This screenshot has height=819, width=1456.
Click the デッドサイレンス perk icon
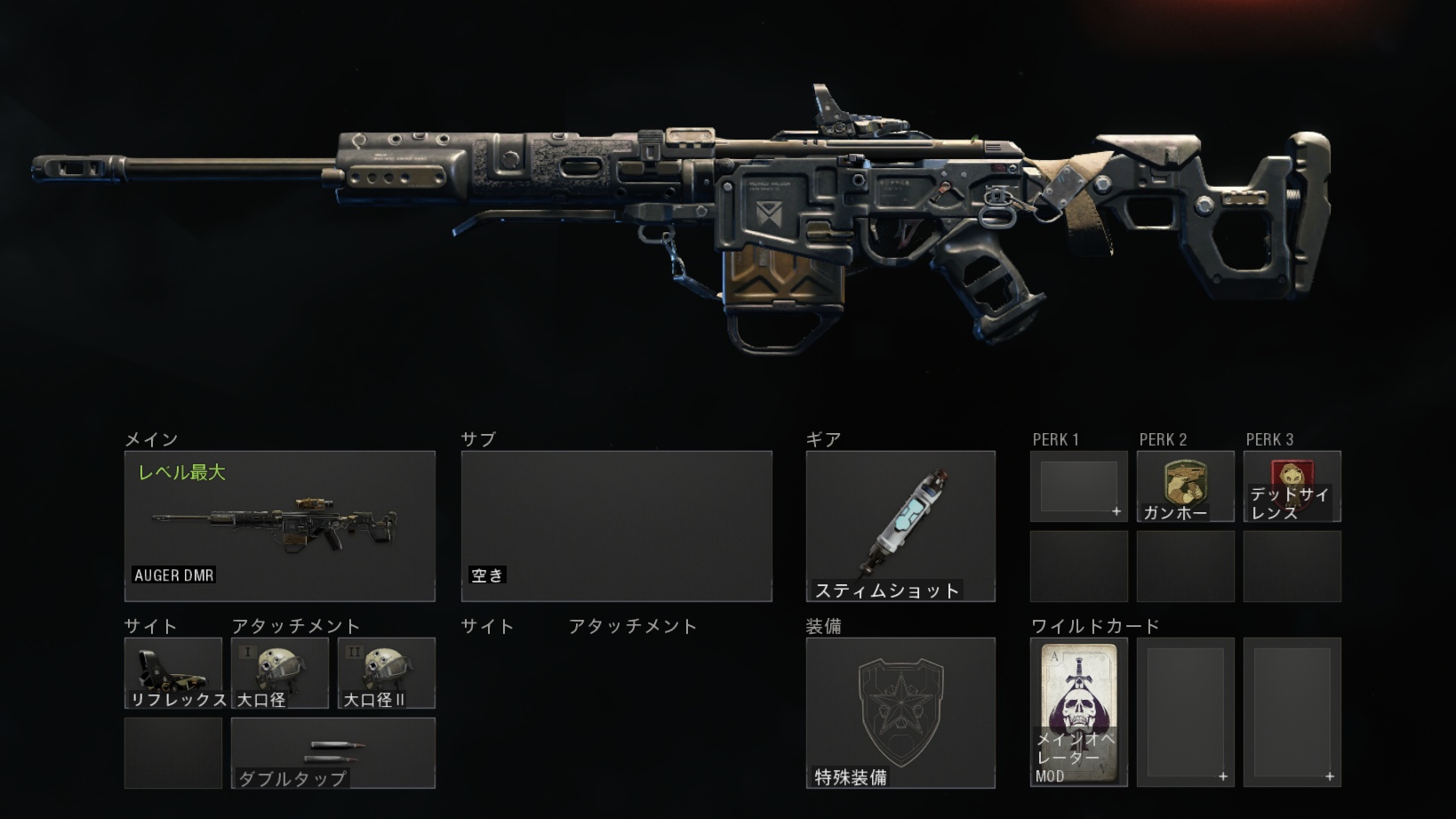pos(1292,486)
